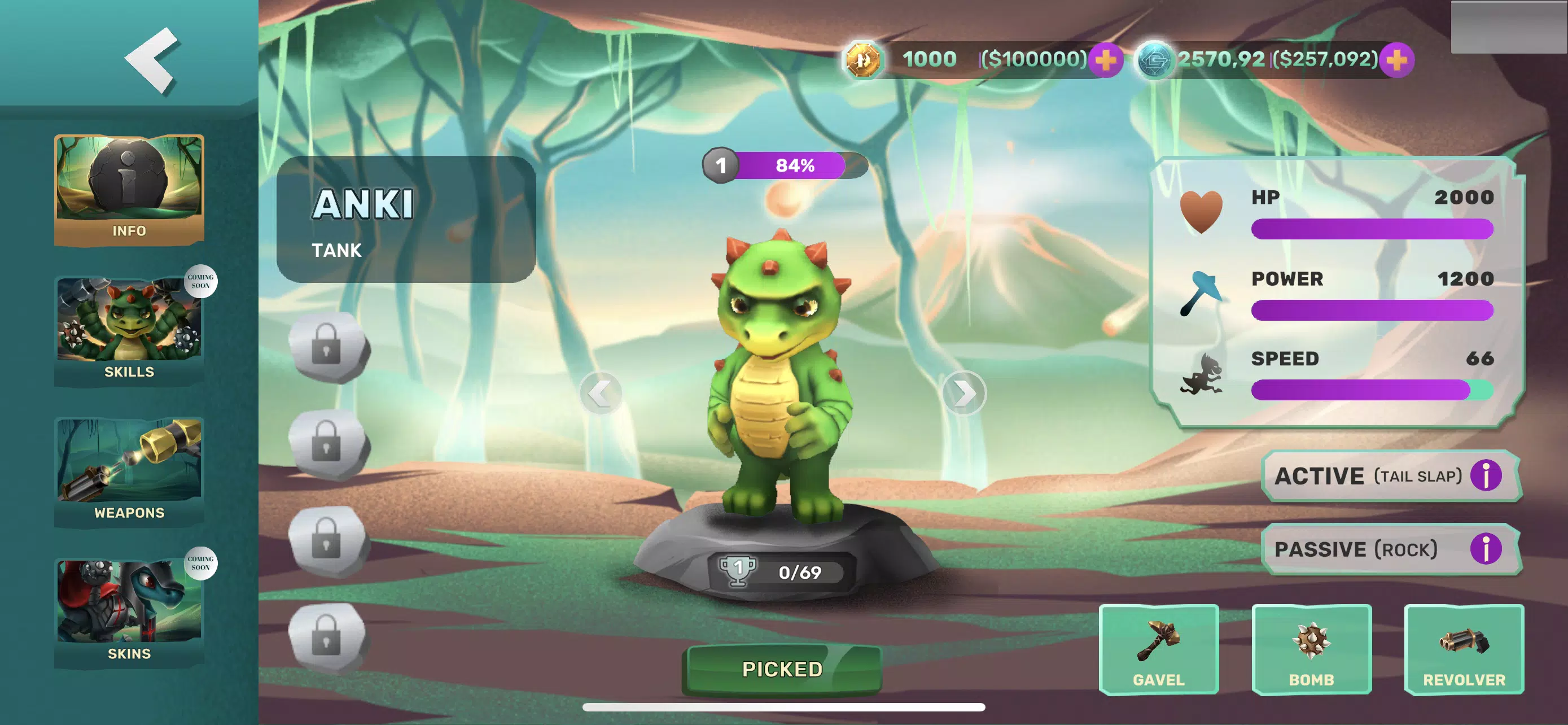Choose the Bomb weapon
This screenshot has width=1568, height=725.
point(1311,649)
